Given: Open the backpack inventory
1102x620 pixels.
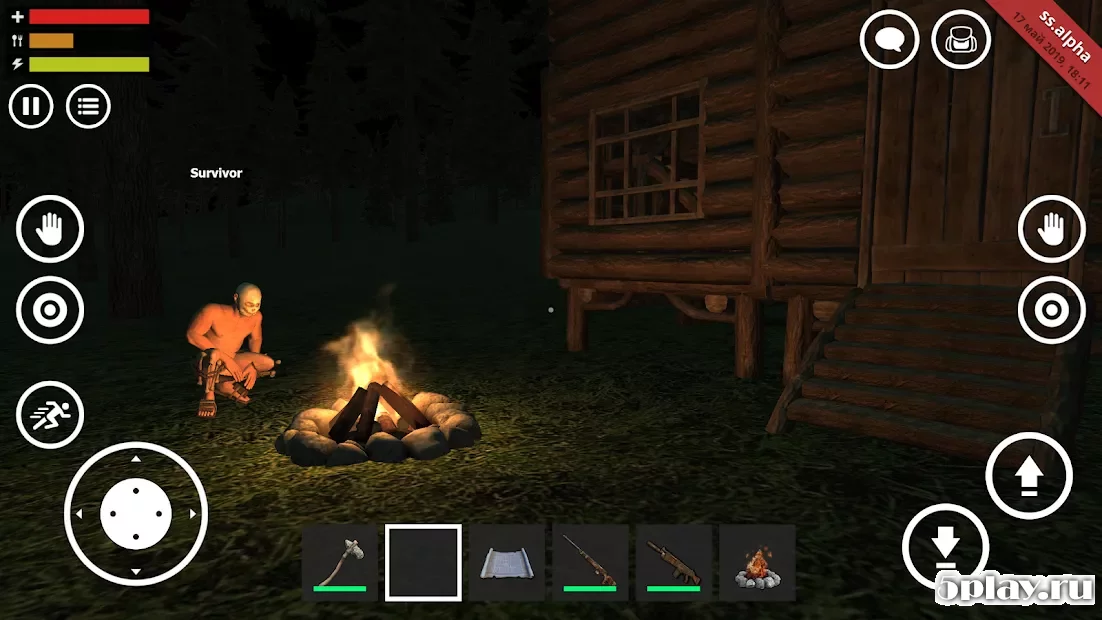Looking at the screenshot, I should (961, 40).
